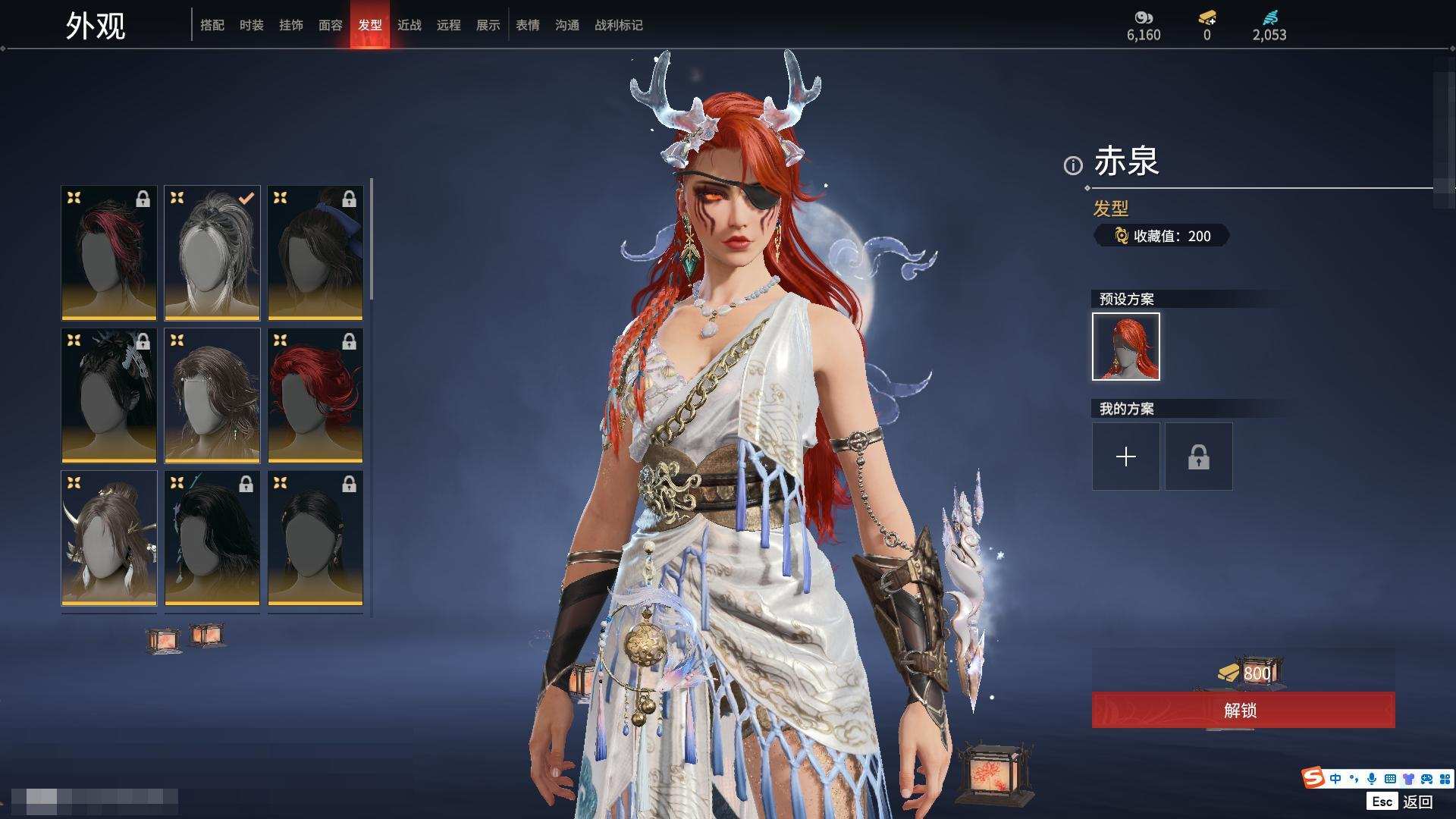Pick the brown wavy unlocked hairstyle
The image size is (1456, 819).
tap(212, 395)
